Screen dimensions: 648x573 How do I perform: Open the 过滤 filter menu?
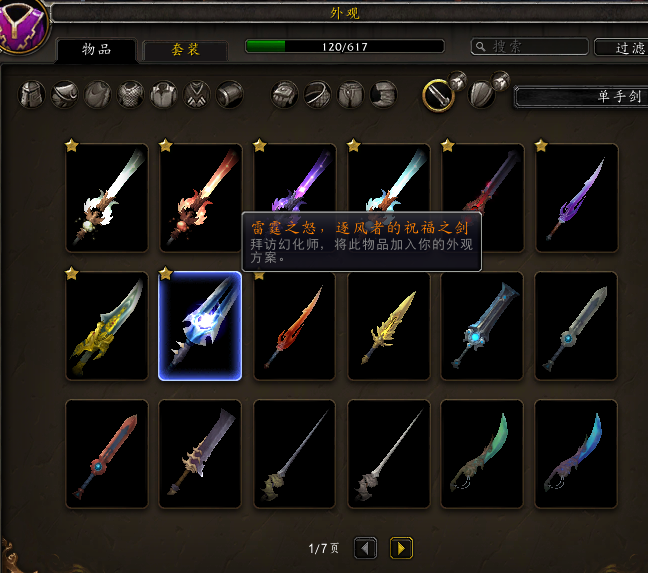tap(620, 47)
